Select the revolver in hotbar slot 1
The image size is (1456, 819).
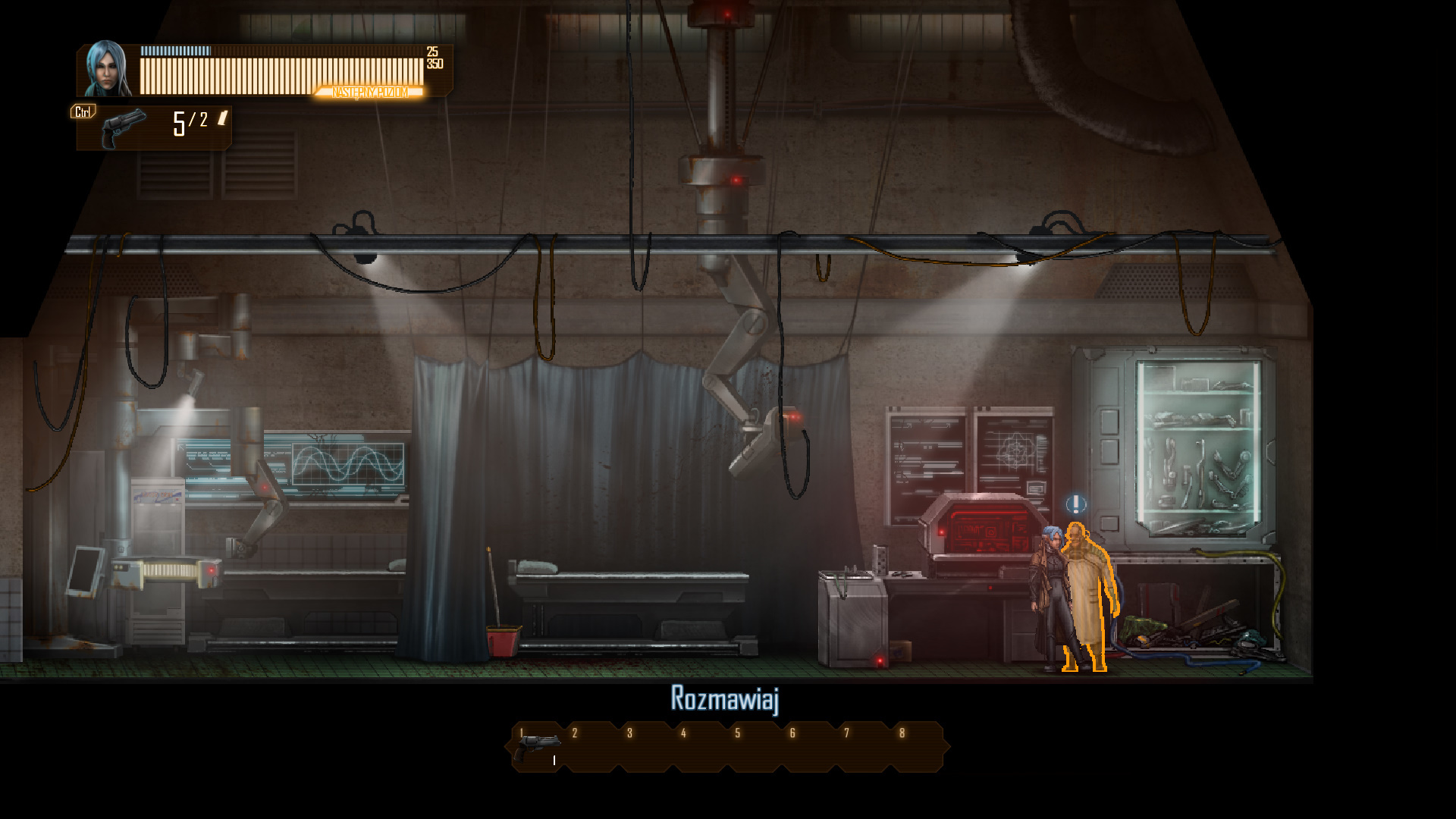coord(538,748)
